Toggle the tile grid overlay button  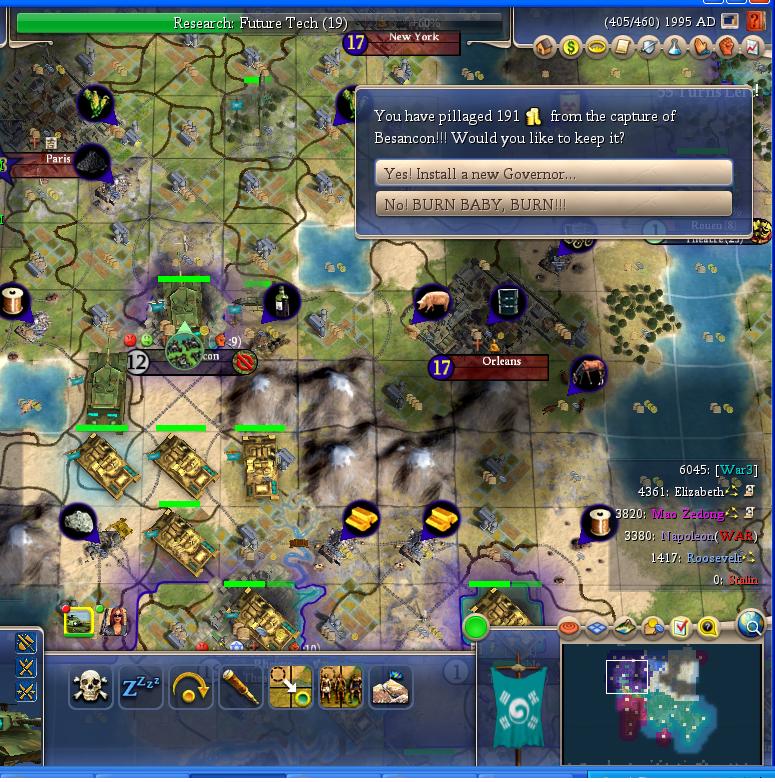coord(597,628)
